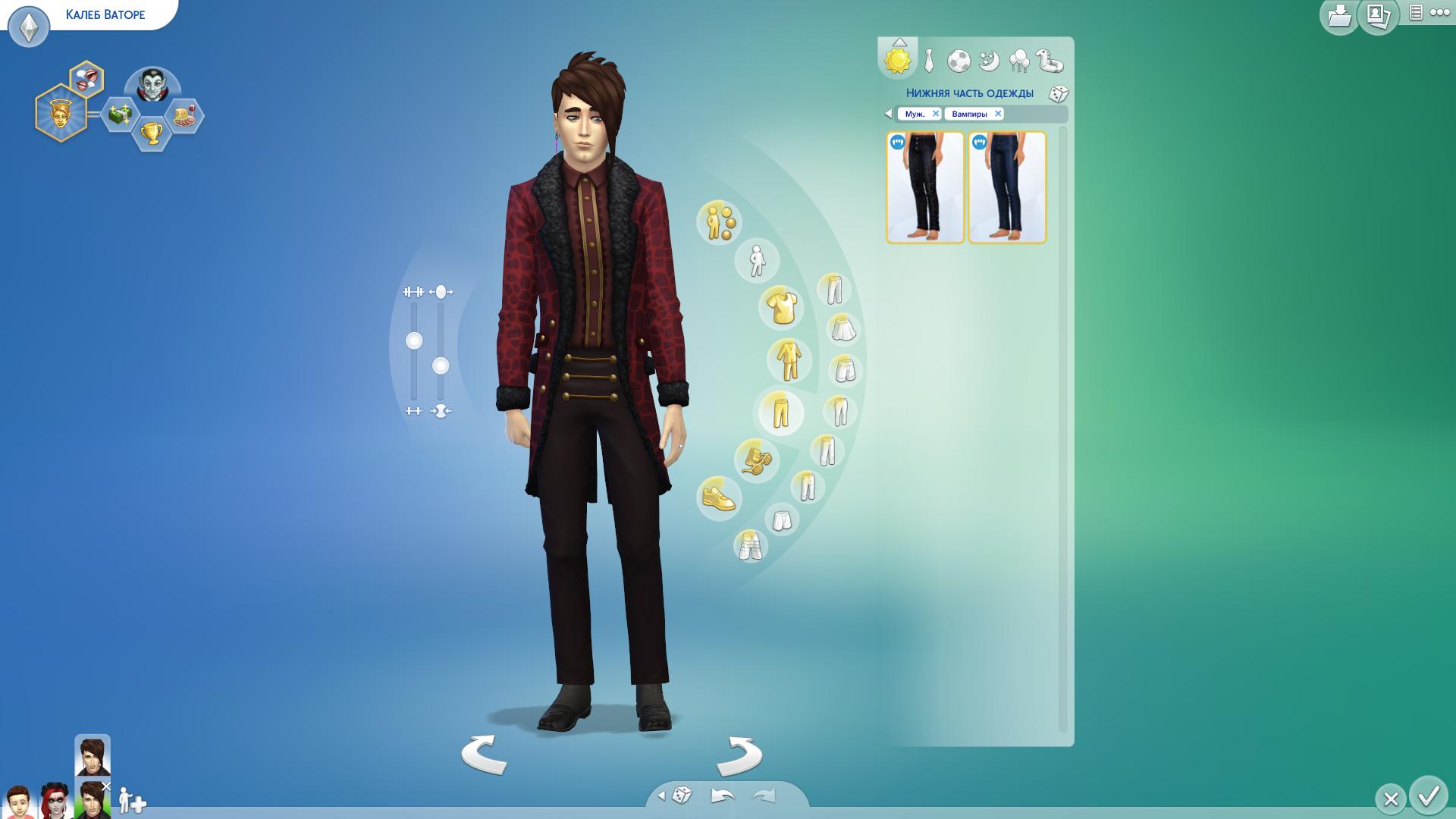Randomize outfit with the dice near title

pyautogui.click(x=1059, y=94)
